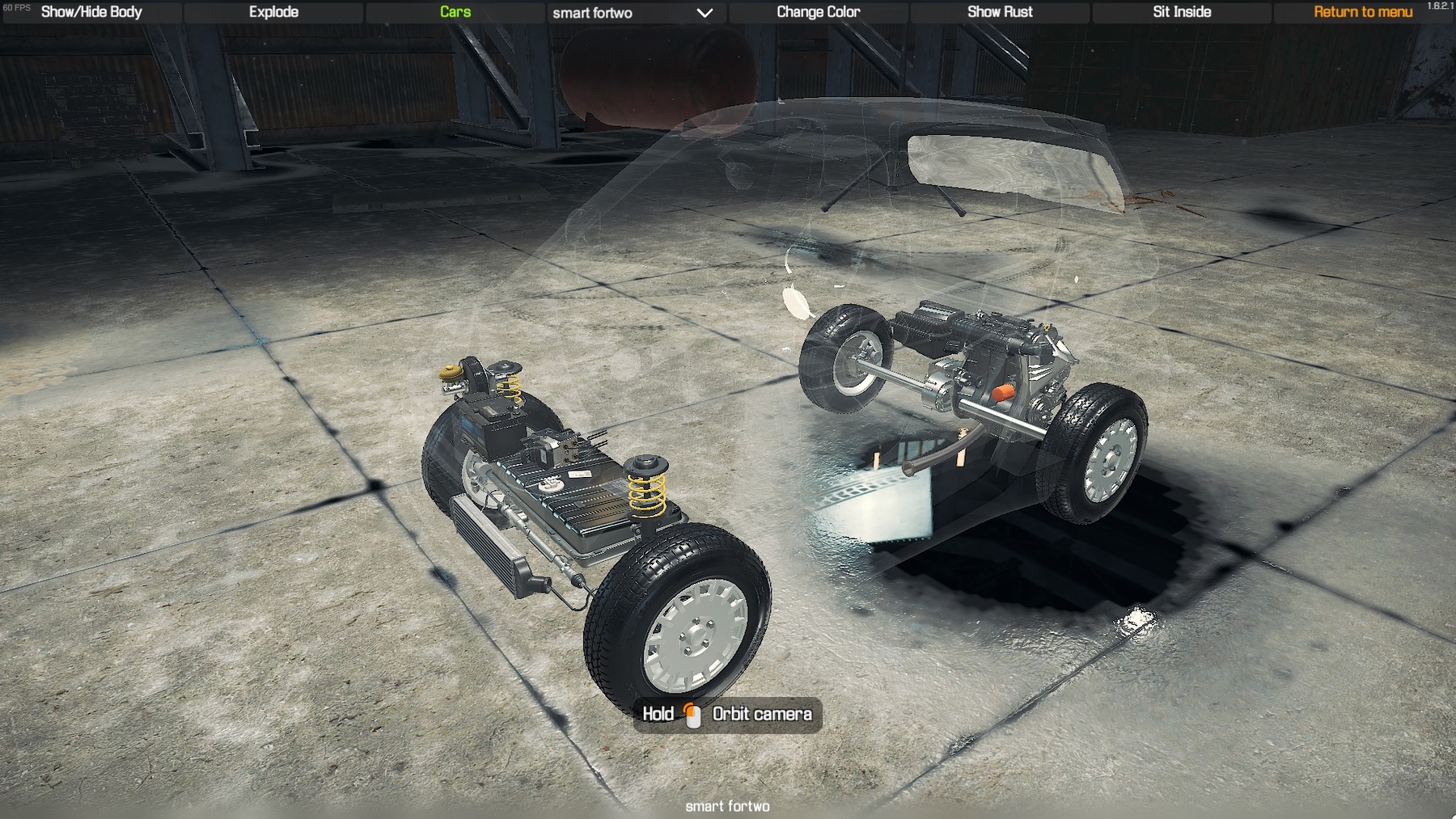Viewport: 1456px width, 819px height.
Task: Click Sit Inside to enter the car
Action: [1181, 12]
